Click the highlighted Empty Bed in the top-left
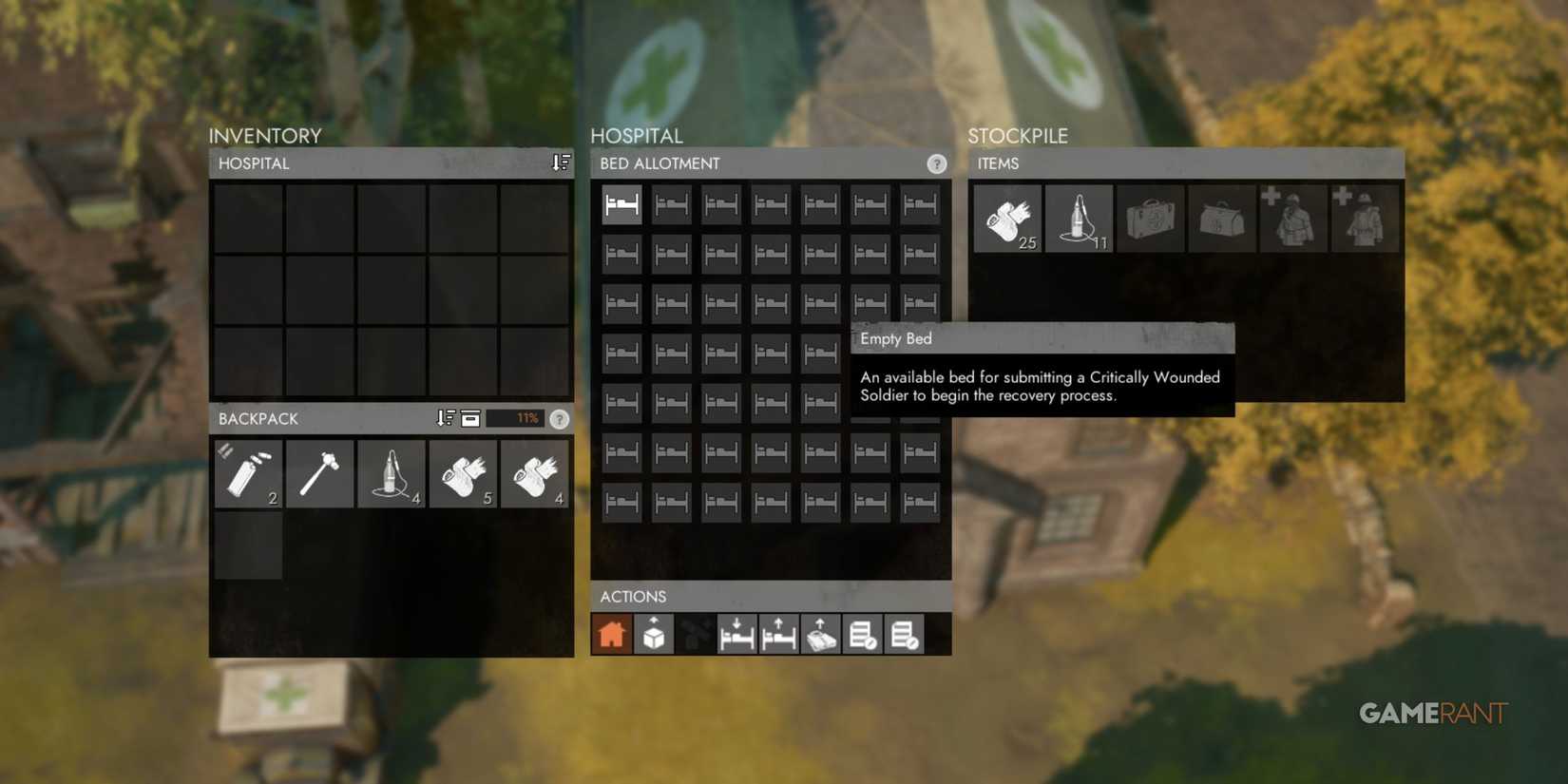This screenshot has width=1568, height=784. point(621,202)
